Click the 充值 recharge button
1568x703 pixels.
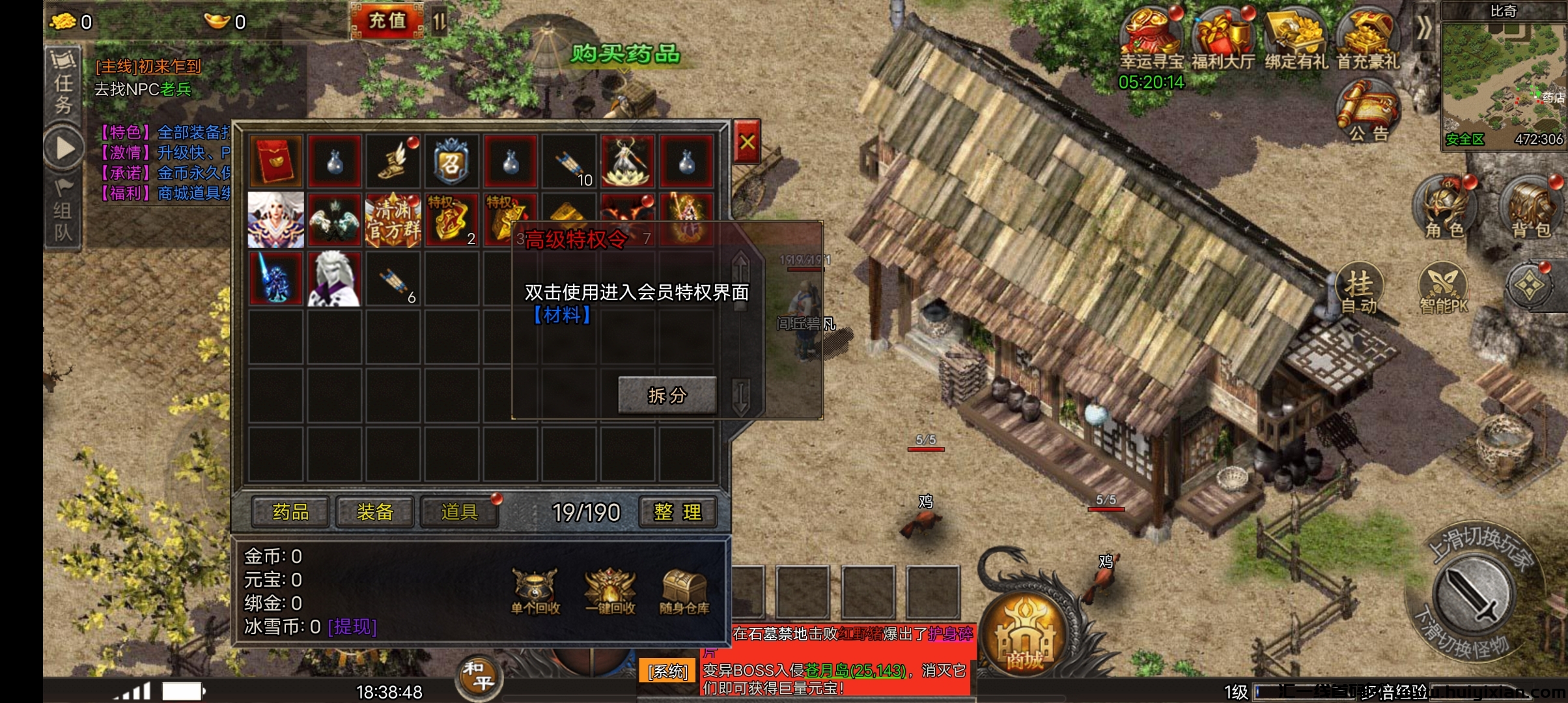pyautogui.click(x=387, y=21)
